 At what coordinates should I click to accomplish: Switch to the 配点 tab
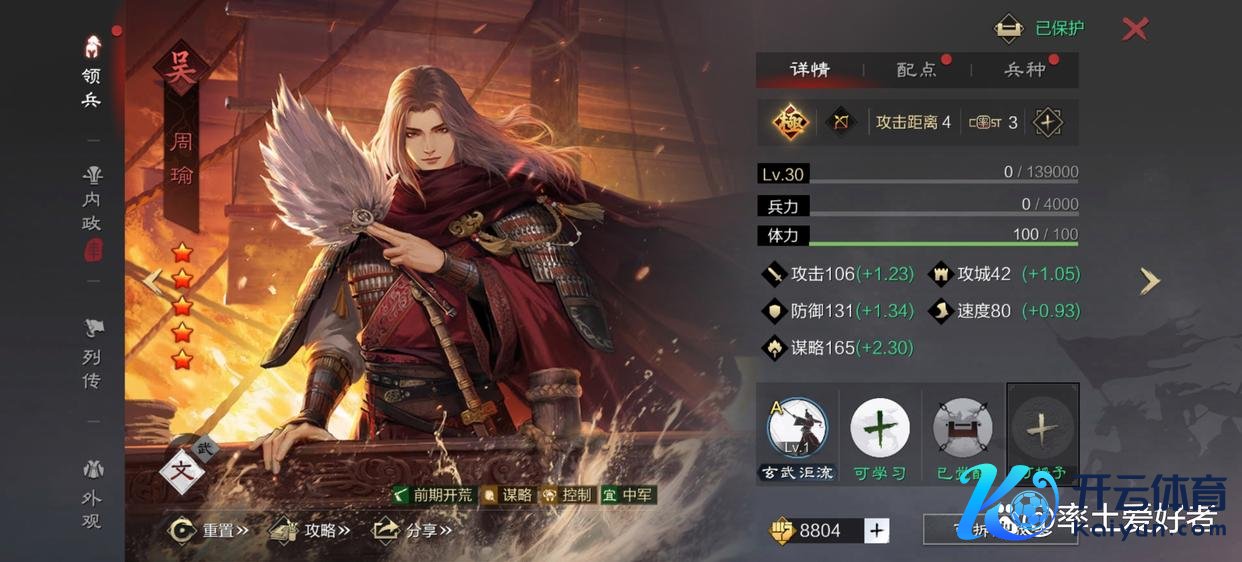pos(916,70)
